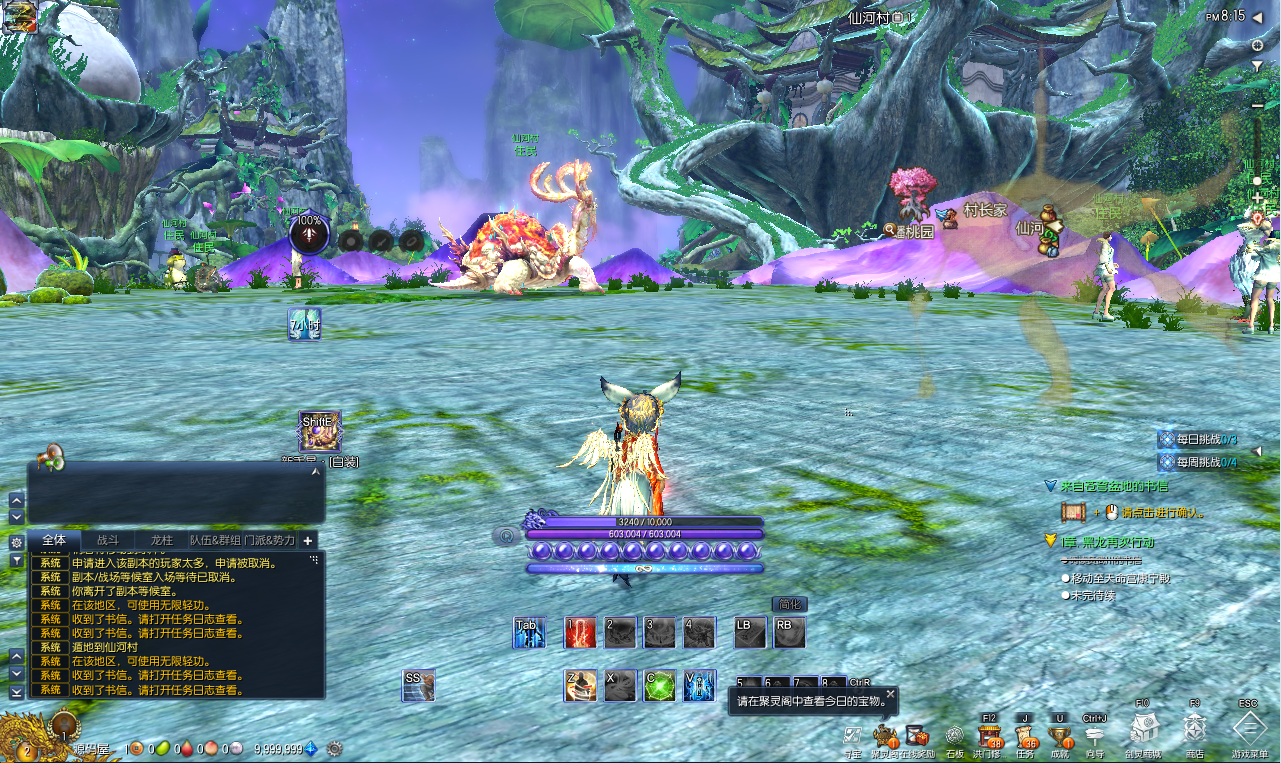Activate the green C skill
The image size is (1281, 763).
click(659, 685)
